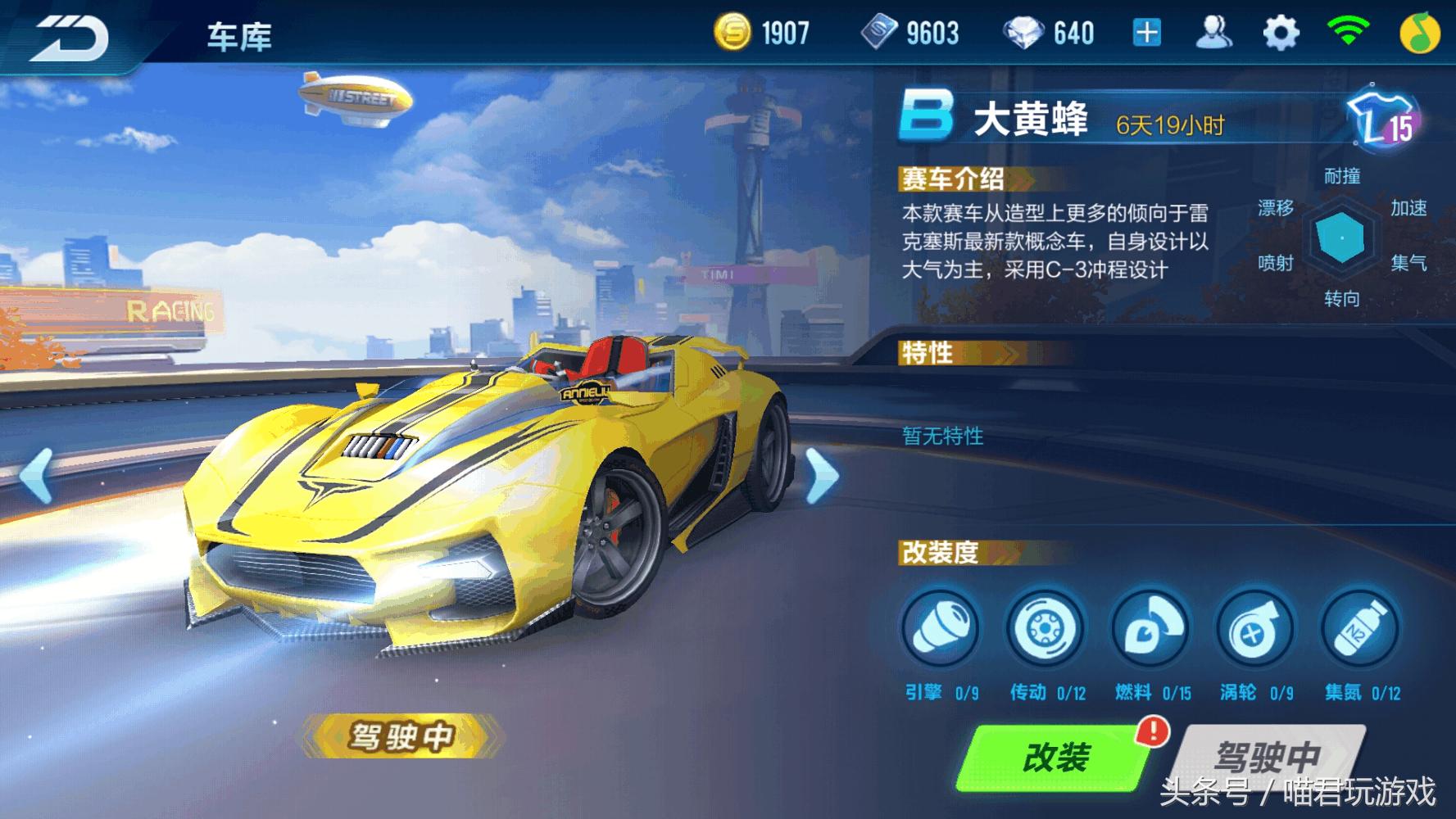This screenshot has width=1456, height=819.
Task: Tap the plus button to add currency
Action: (x=1146, y=31)
